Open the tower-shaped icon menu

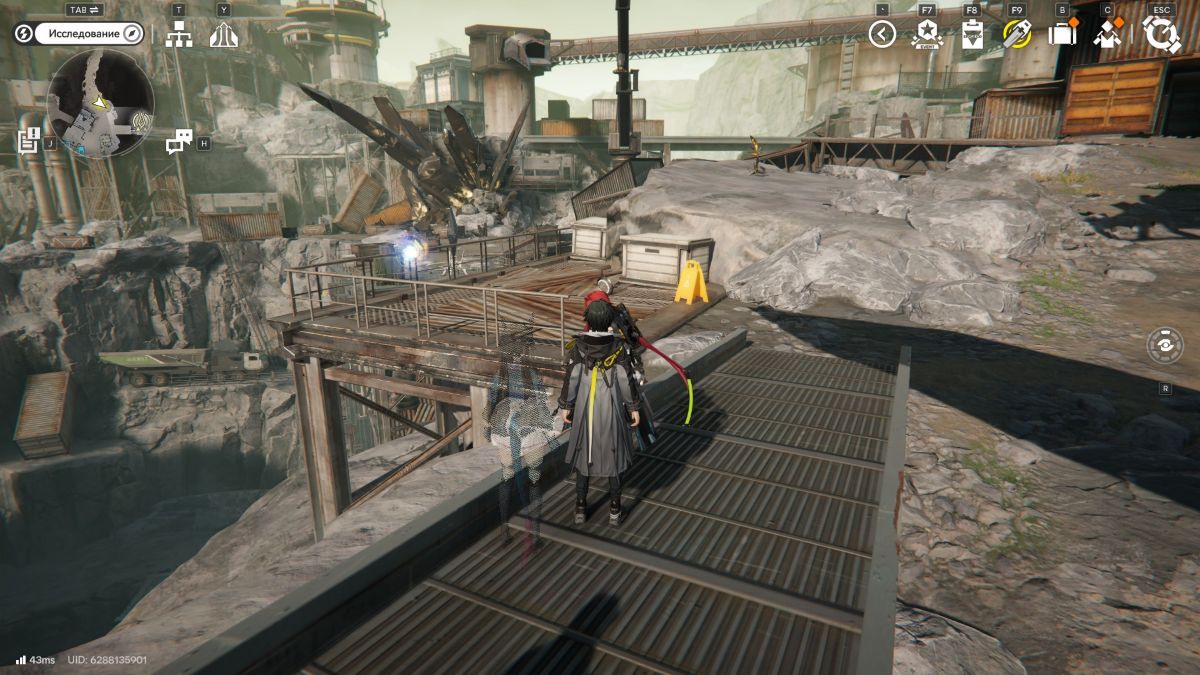click(x=224, y=35)
